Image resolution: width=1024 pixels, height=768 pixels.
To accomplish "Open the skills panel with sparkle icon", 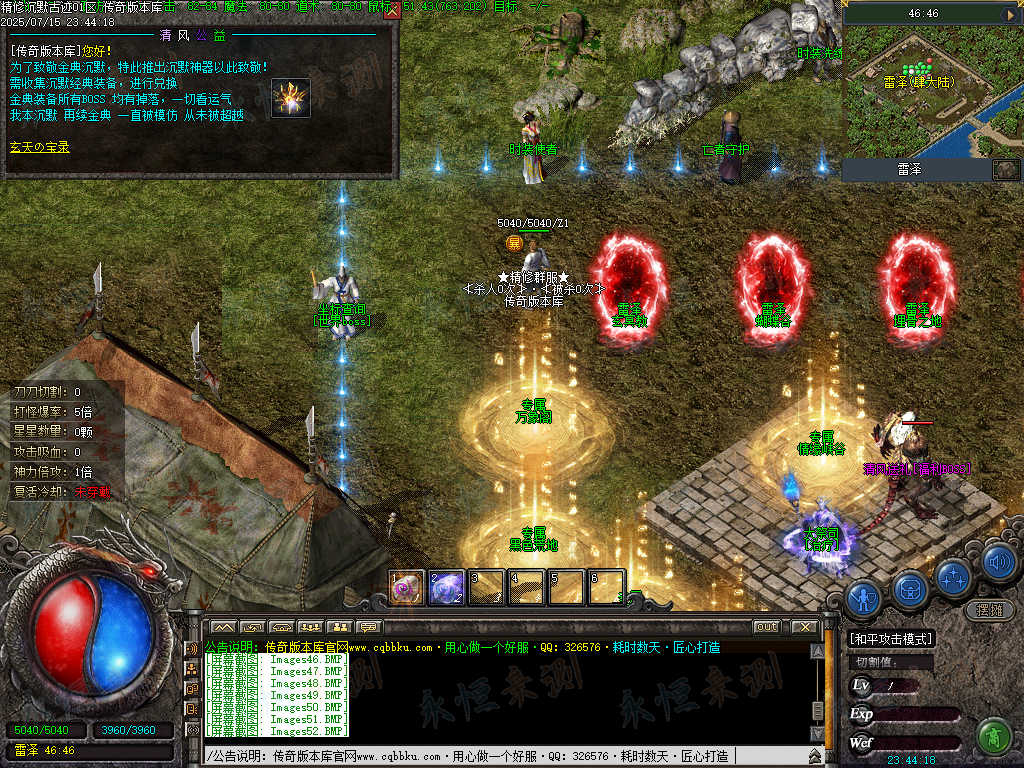I will [954, 576].
